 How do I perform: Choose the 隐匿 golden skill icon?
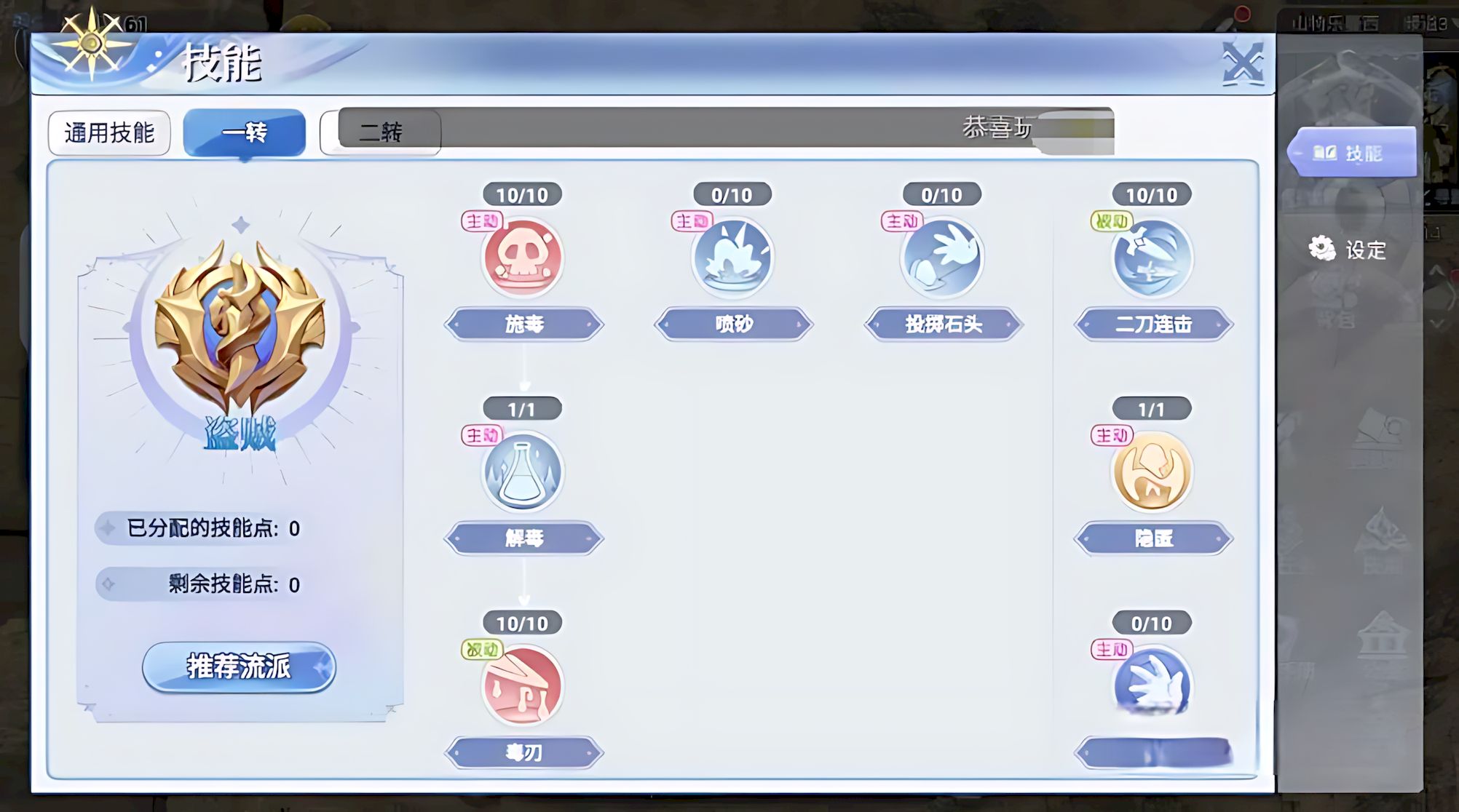1152,471
